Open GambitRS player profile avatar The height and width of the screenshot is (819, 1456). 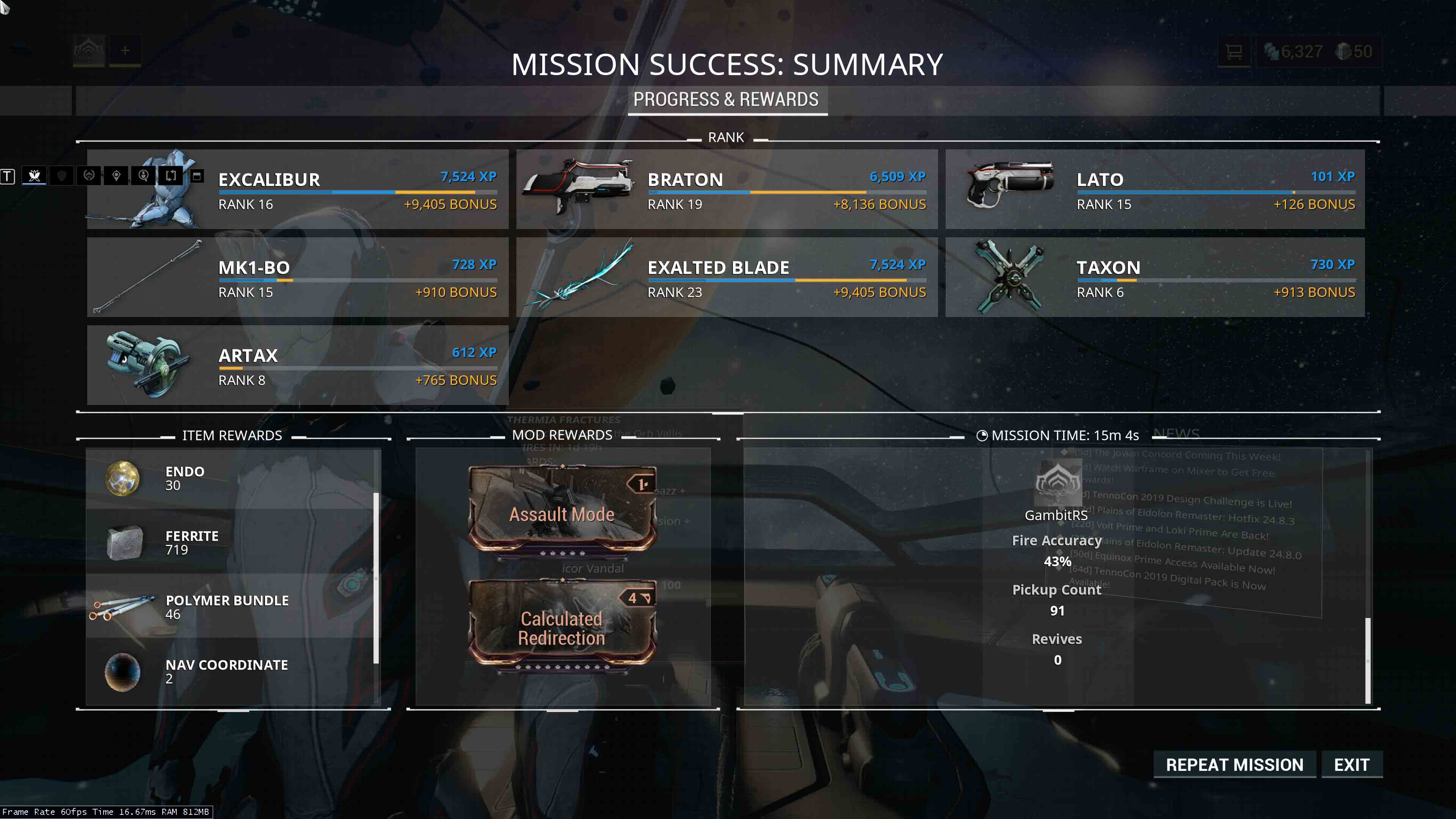(x=1057, y=483)
